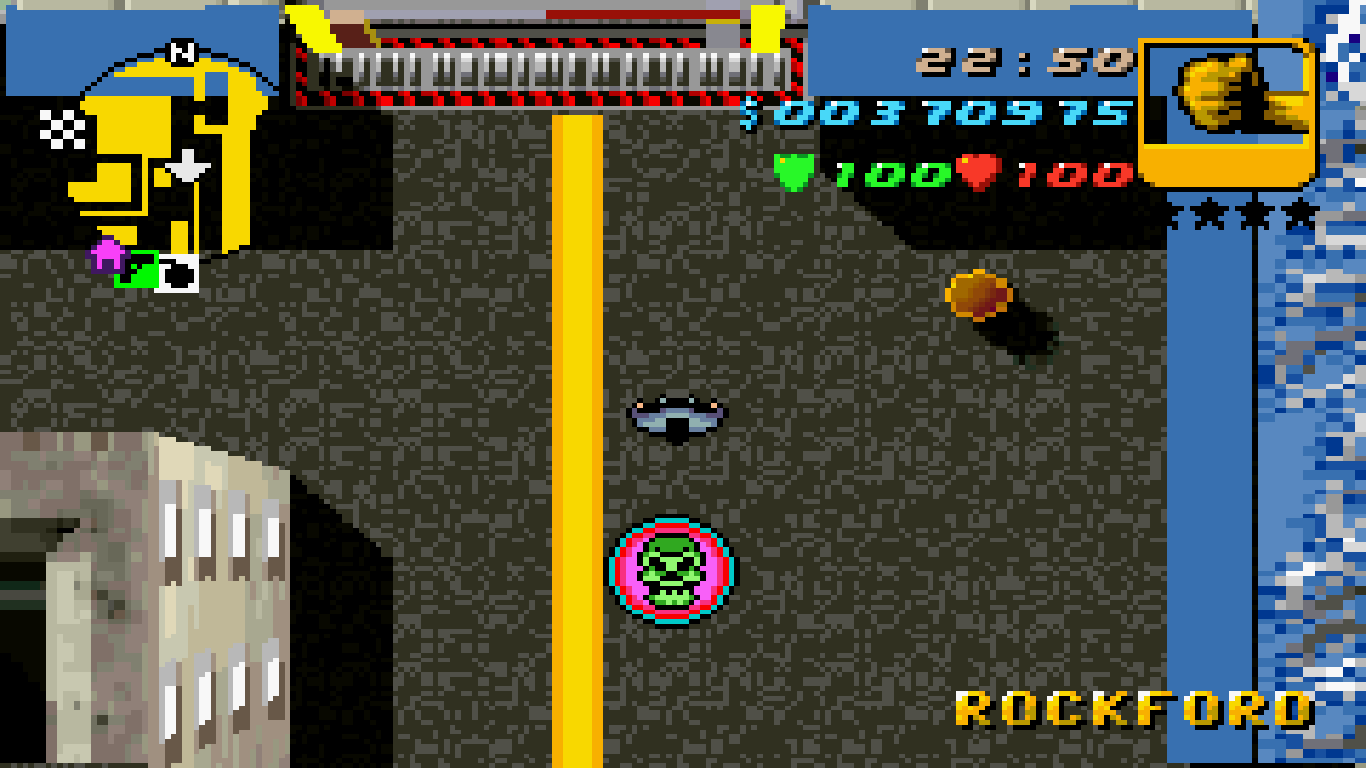Click the white bomb shop marker
Viewport: 1366px width, 768px height.
(x=178, y=272)
